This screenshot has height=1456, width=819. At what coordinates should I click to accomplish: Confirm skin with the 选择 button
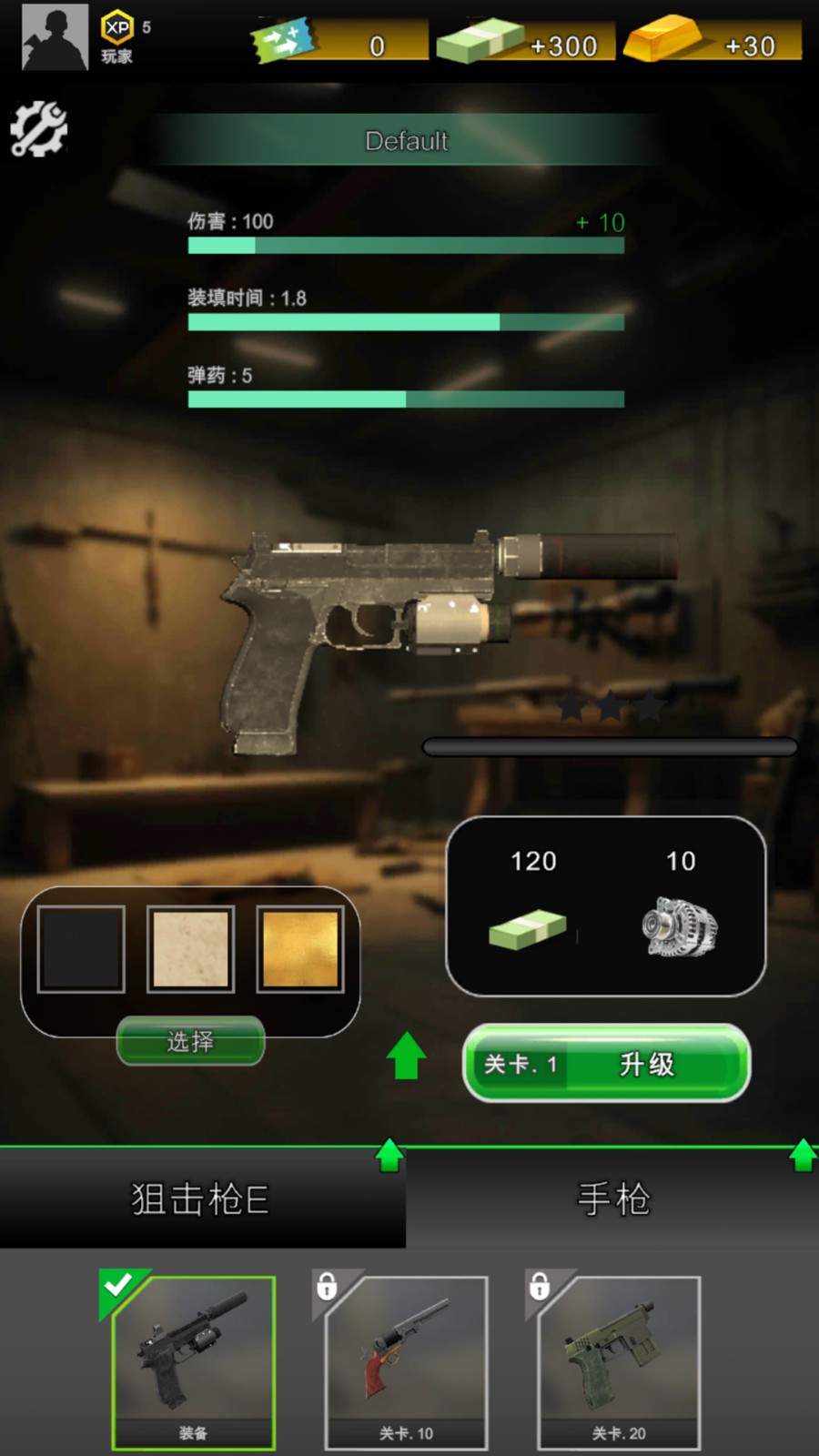[x=190, y=1041]
